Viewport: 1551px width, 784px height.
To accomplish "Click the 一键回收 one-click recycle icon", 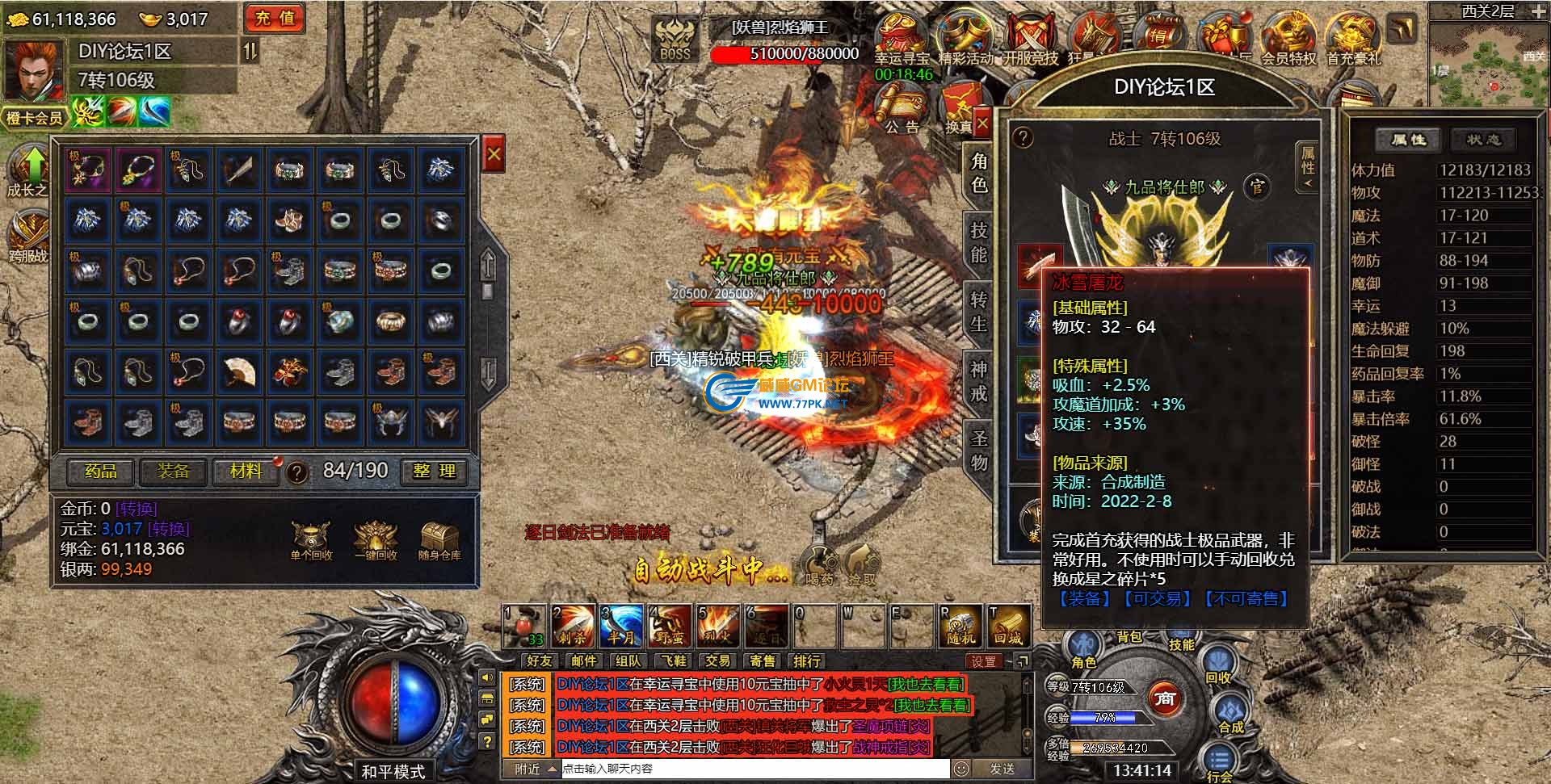I will coord(376,540).
